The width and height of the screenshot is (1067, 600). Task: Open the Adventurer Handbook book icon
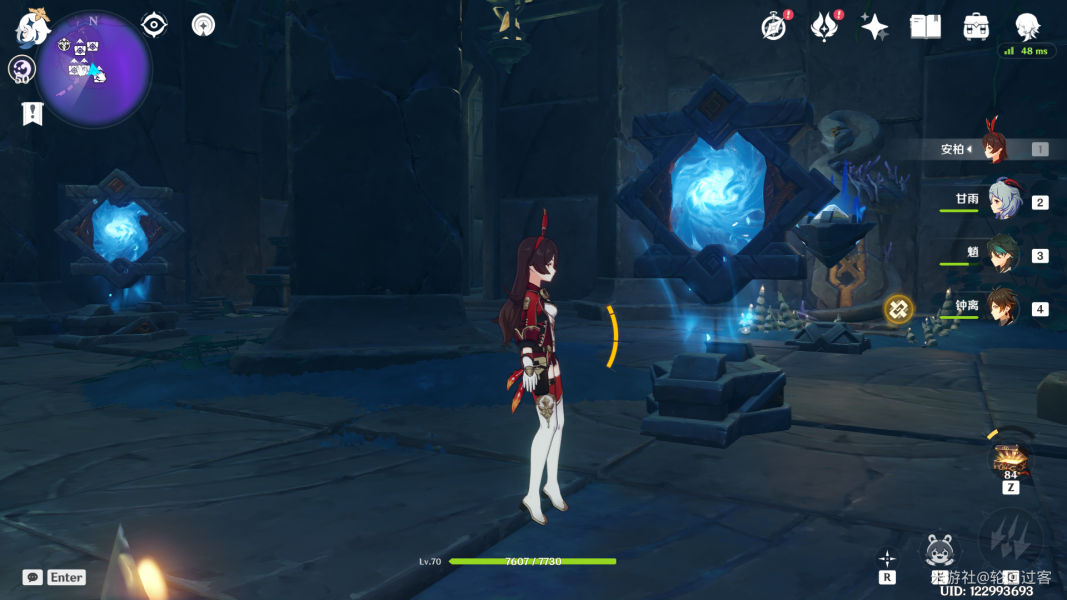(x=926, y=27)
